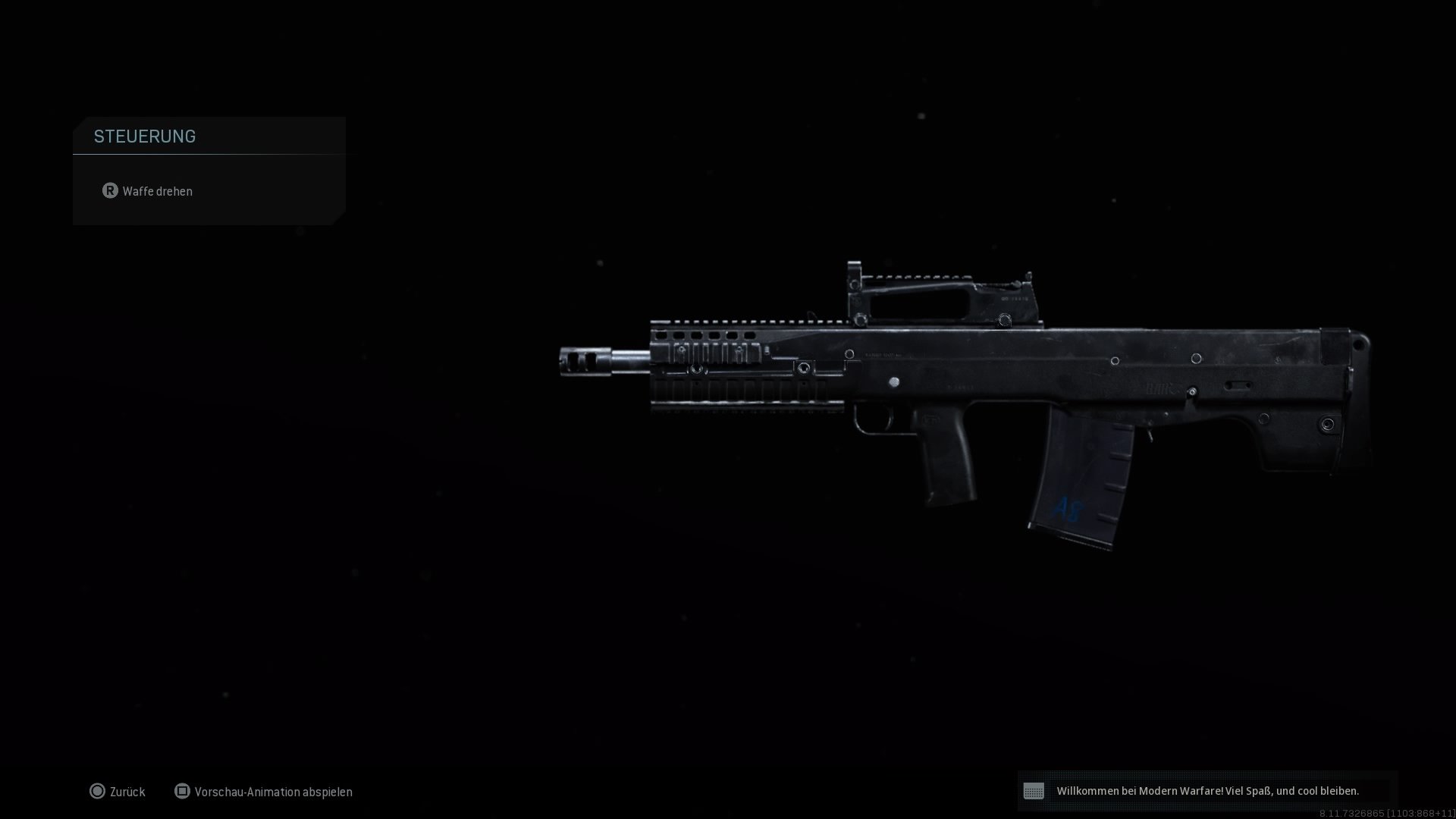Click the square icon before Vorschau-Animation abspielen
The height and width of the screenshot is (819, 1456).
tap(182, 791)
